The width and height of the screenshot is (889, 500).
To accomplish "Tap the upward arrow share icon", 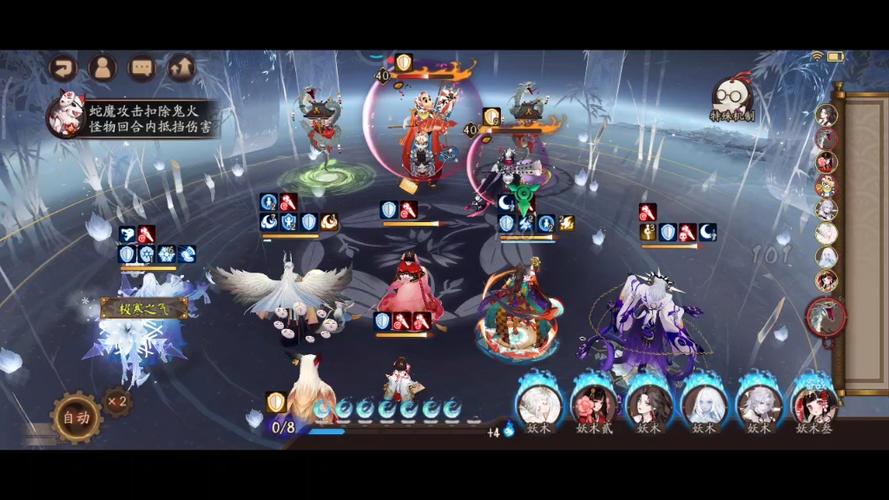I will [x=181, y=68].
